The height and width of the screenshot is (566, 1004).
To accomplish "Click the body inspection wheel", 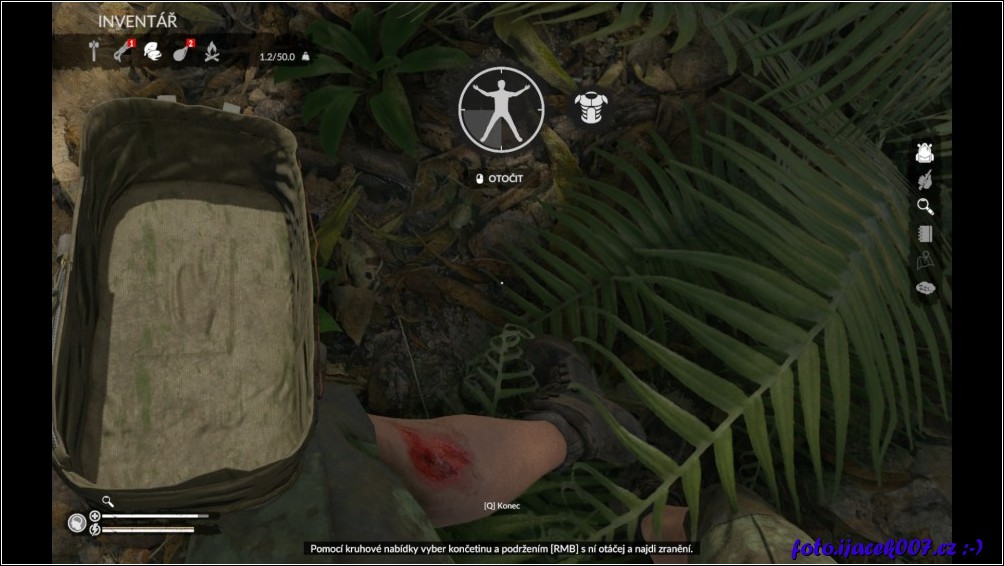I will pyautogui.click(x=502, y=108).
